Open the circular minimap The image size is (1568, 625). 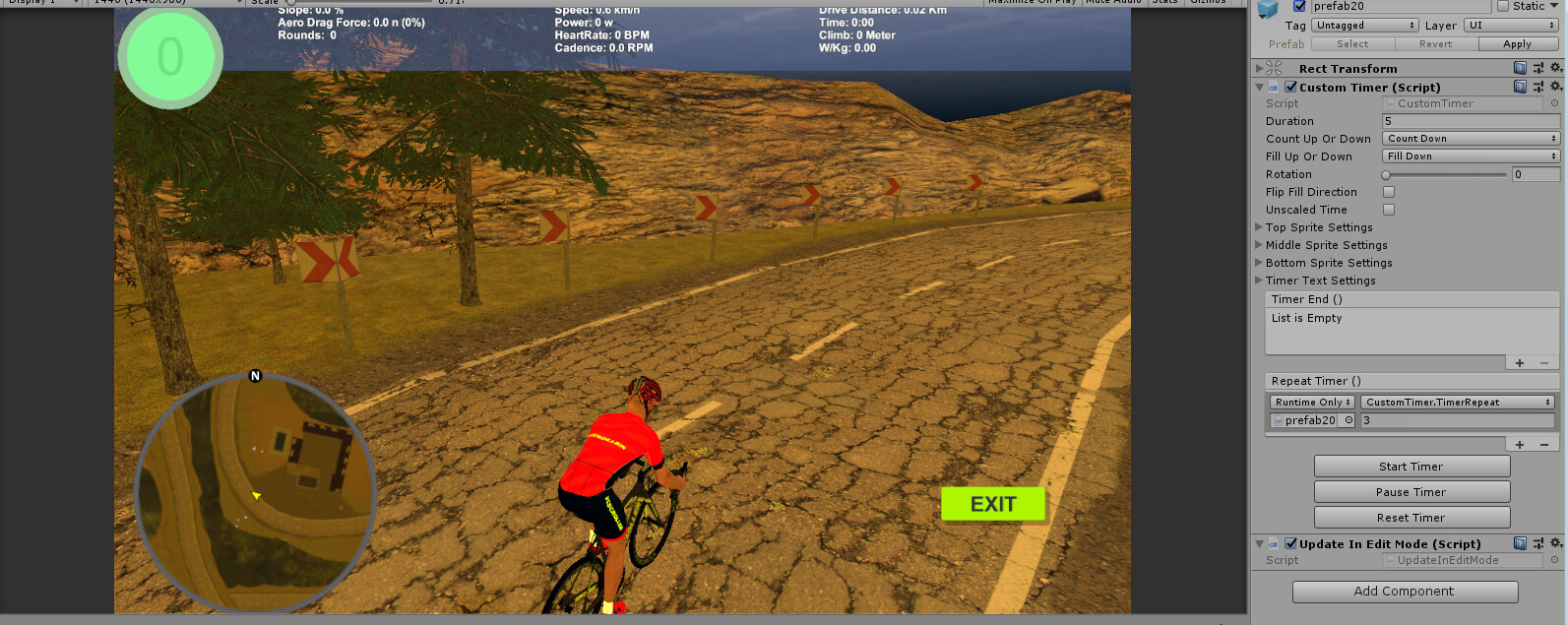coord(255,493)
